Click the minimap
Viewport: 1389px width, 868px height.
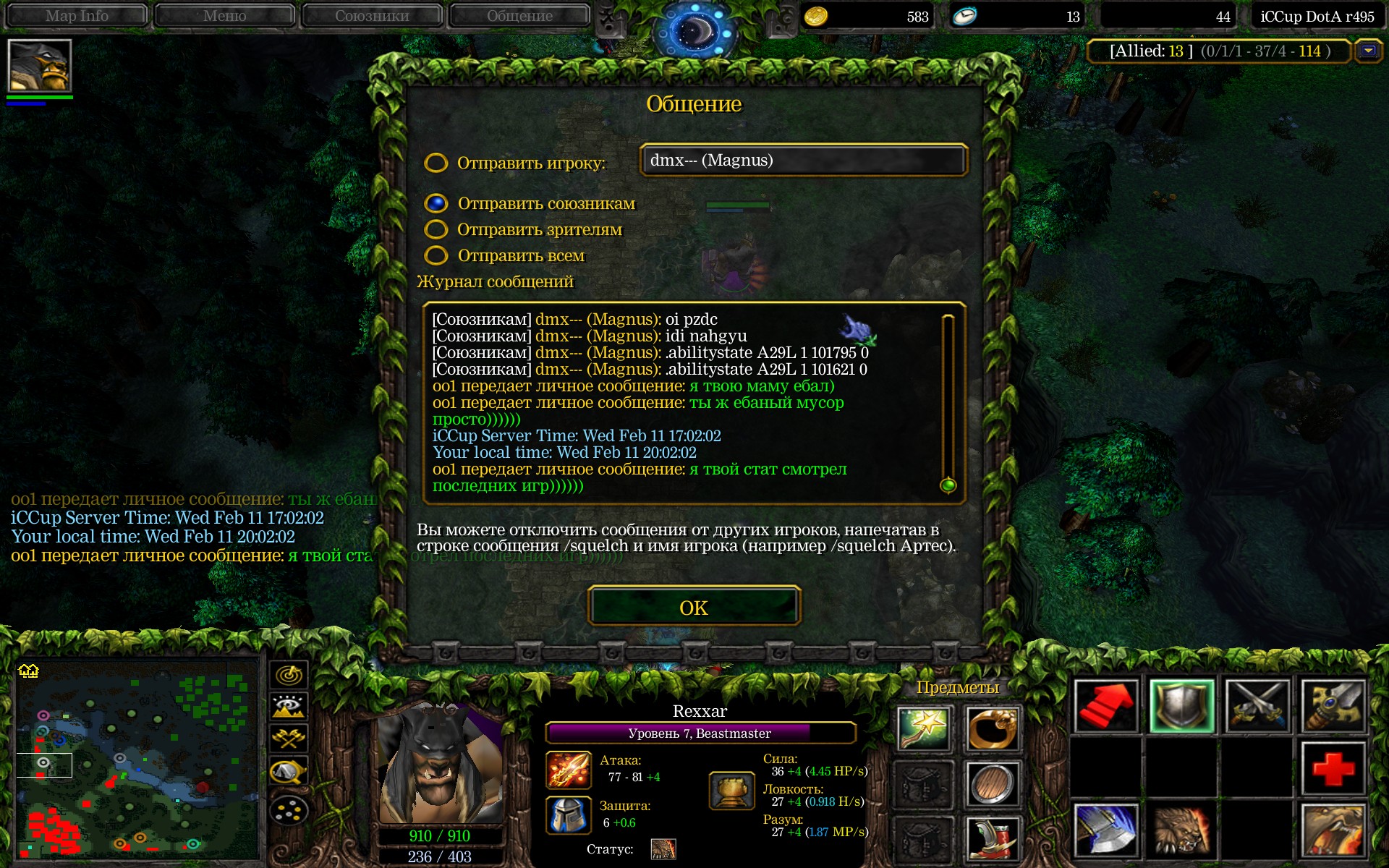(137, 759)
